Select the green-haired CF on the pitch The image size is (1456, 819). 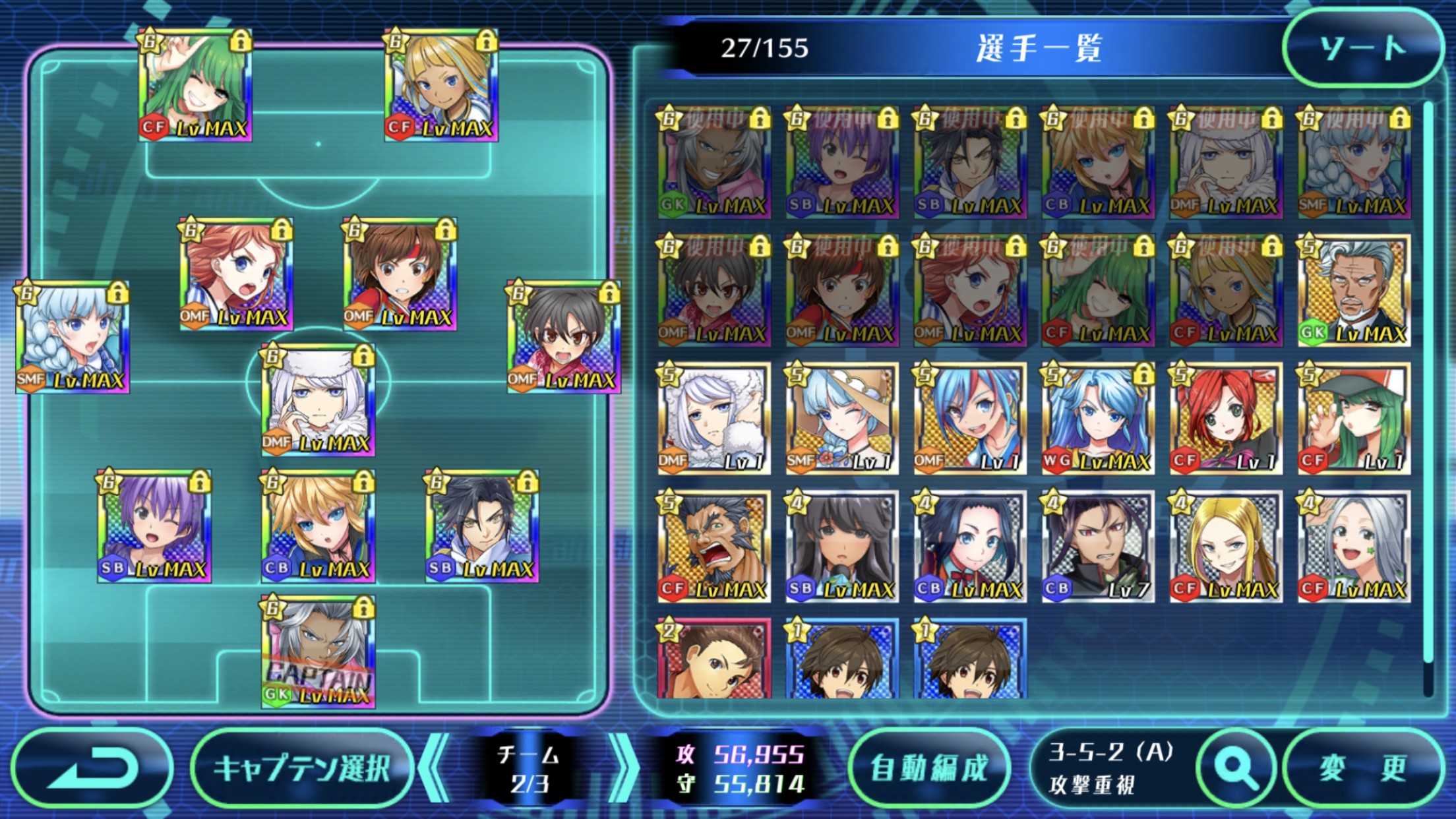195,85
